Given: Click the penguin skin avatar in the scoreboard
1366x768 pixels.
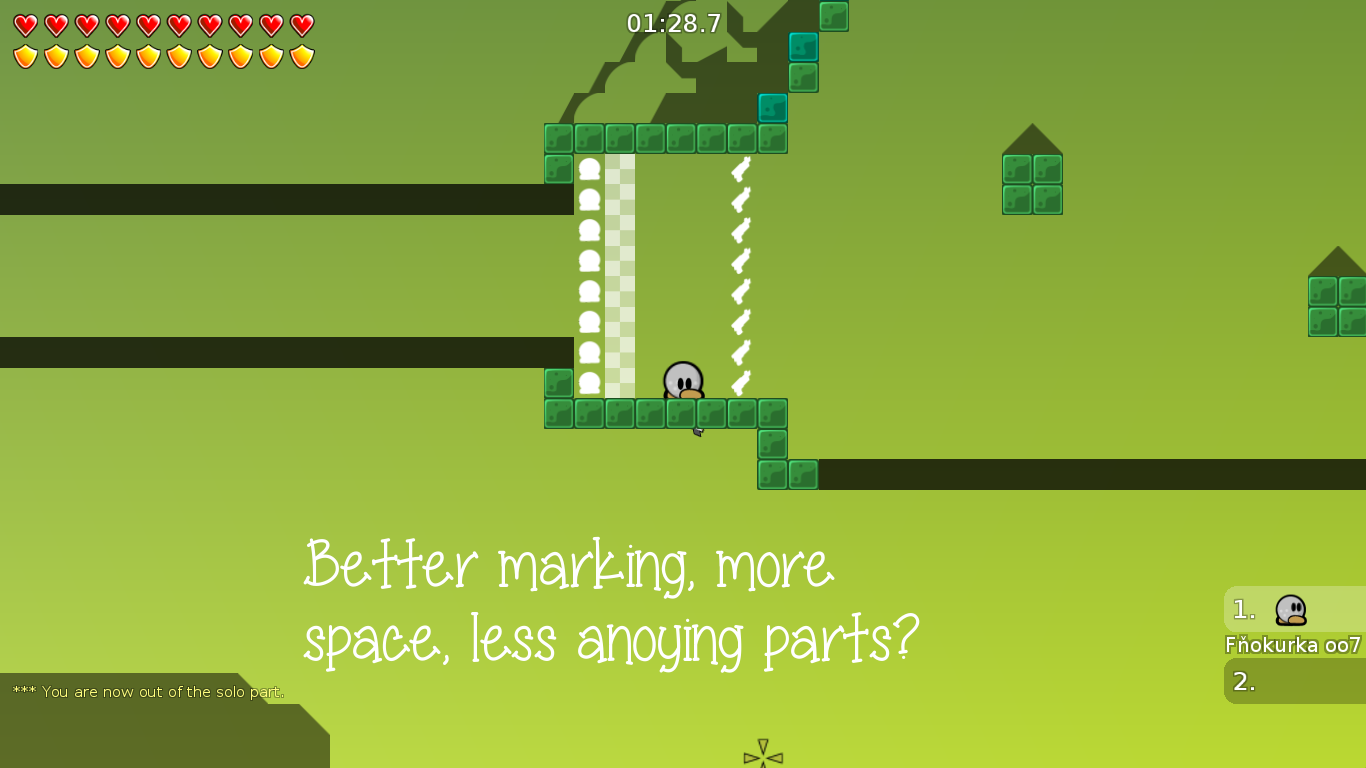Looking at the screenshot, I should click(x=1290, y=610).
